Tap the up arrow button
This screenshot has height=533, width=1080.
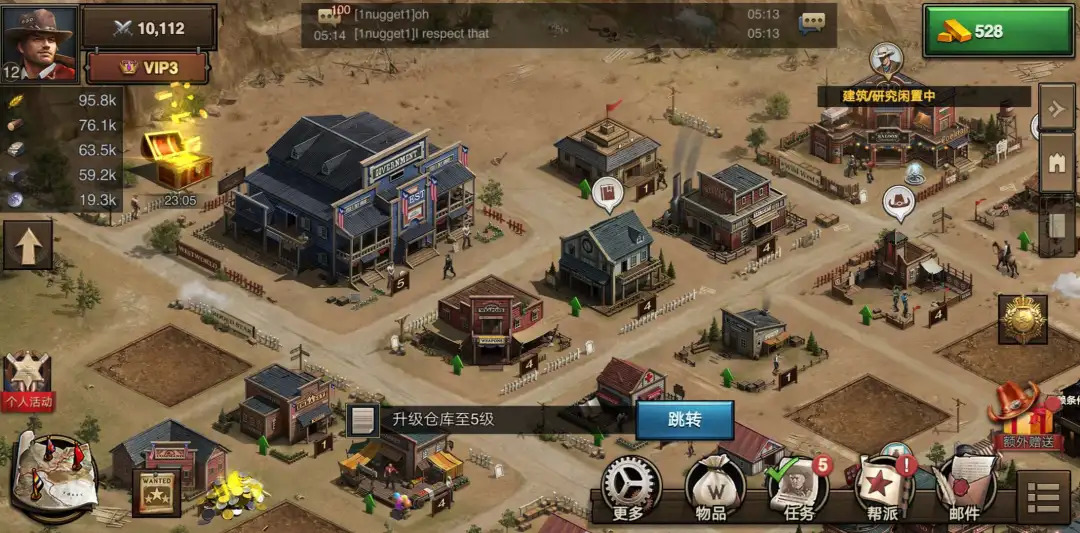tap(27, 246)
